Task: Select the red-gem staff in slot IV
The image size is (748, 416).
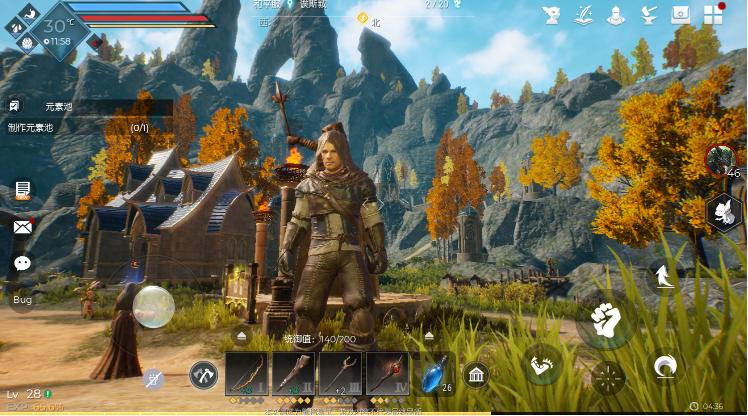Action: (387, 374)
